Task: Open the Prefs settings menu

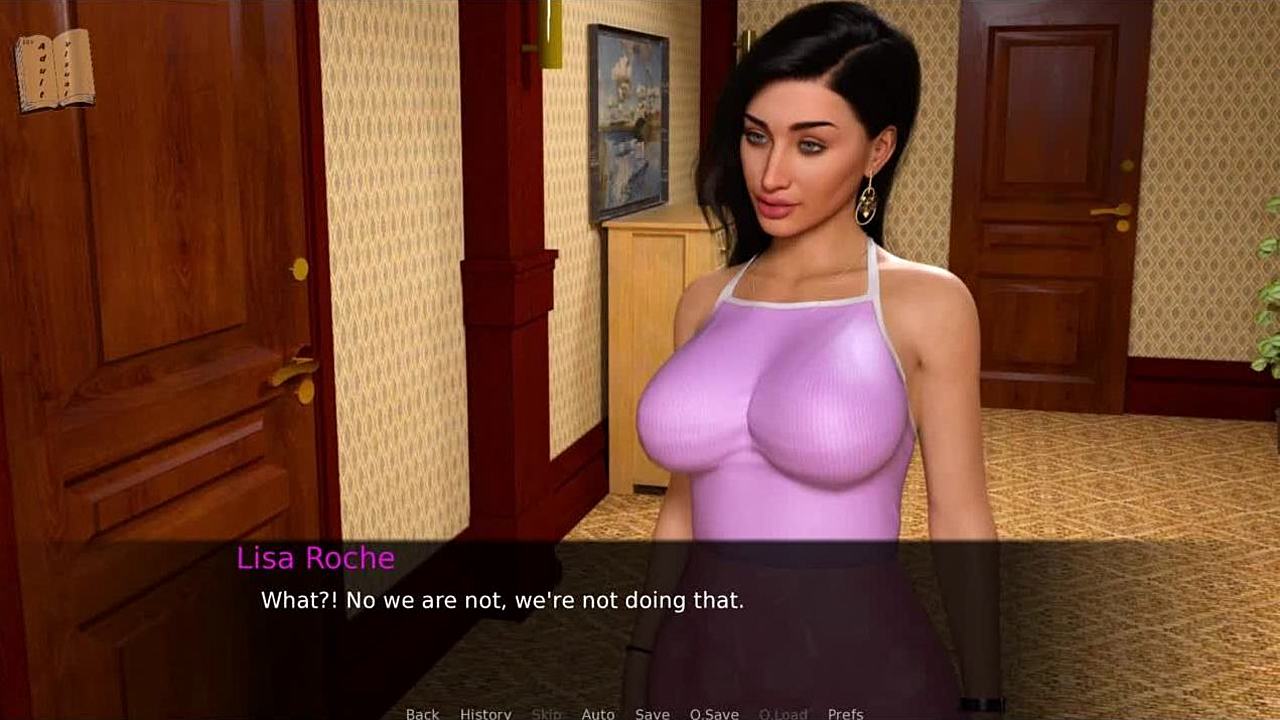Action: click(845, 713)
